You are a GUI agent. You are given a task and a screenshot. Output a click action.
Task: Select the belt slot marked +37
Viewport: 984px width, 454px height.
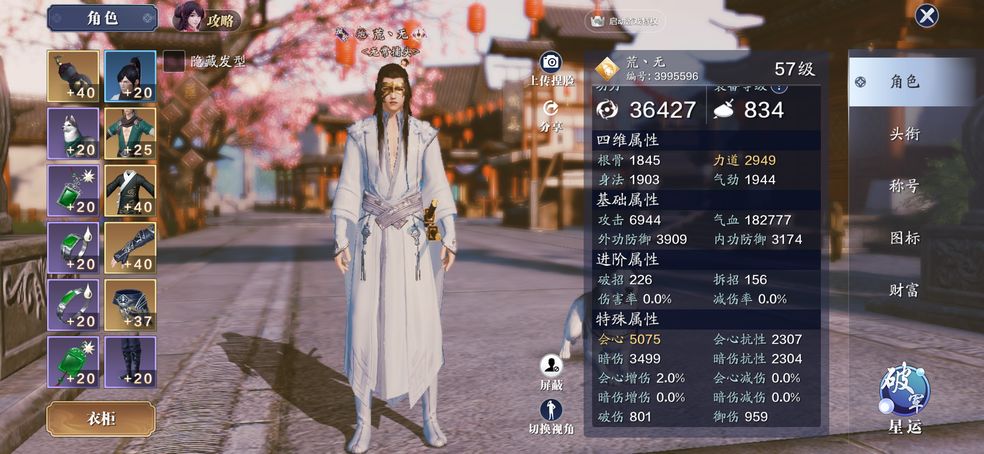[x=130, y=305]
